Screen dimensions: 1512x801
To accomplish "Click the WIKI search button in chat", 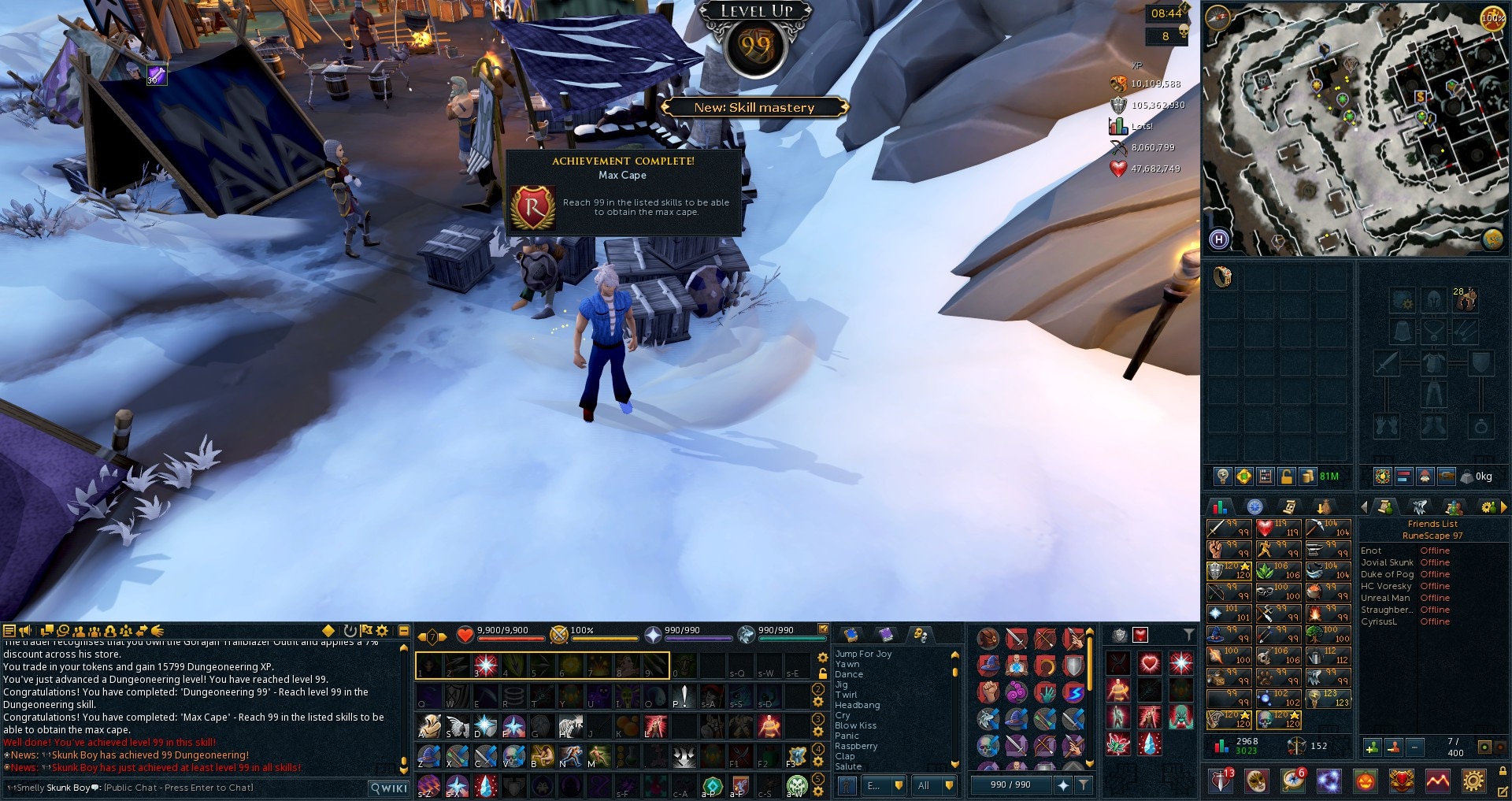I will coord(390,788).
